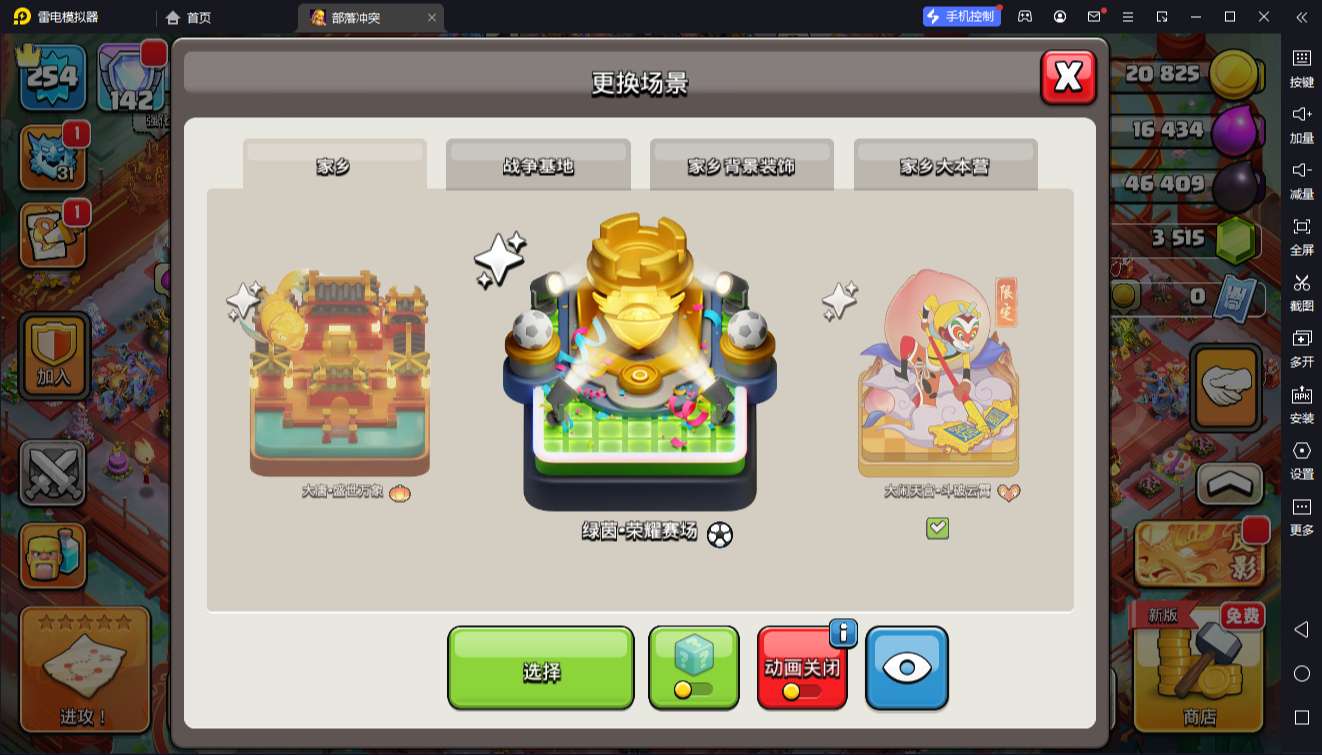1322x755 pixels.
Task: Click the blue eye preview button
Action: [x=906, y=668]
